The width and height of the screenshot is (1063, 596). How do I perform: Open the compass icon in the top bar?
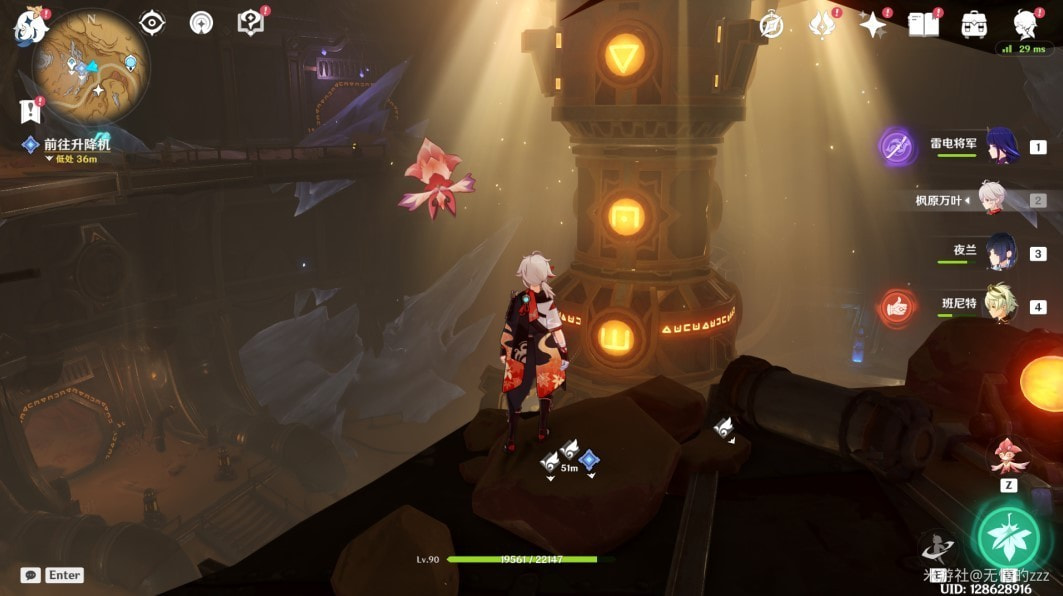click(x=771, y=25)
